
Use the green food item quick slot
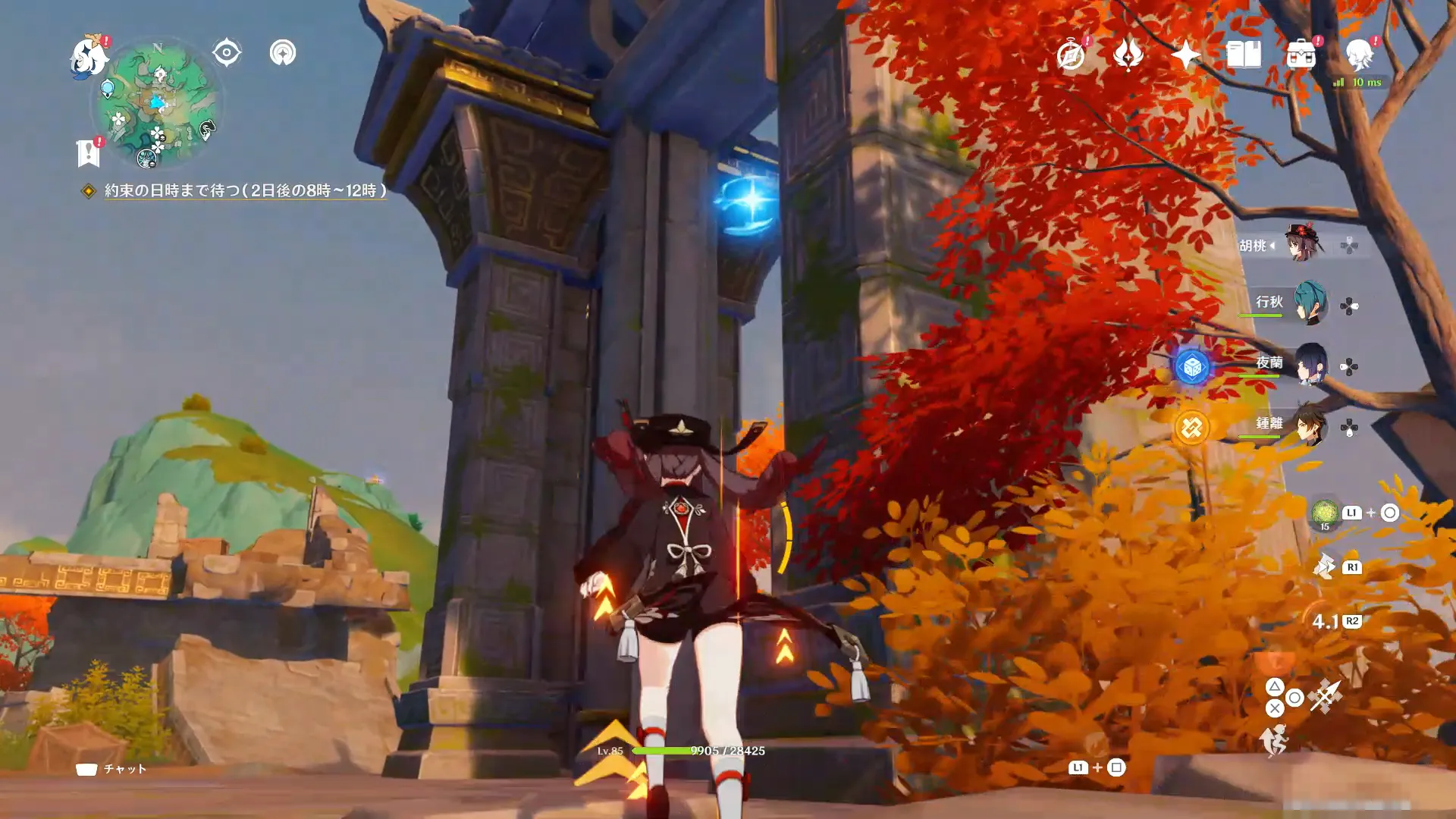tap(1324, 513)
